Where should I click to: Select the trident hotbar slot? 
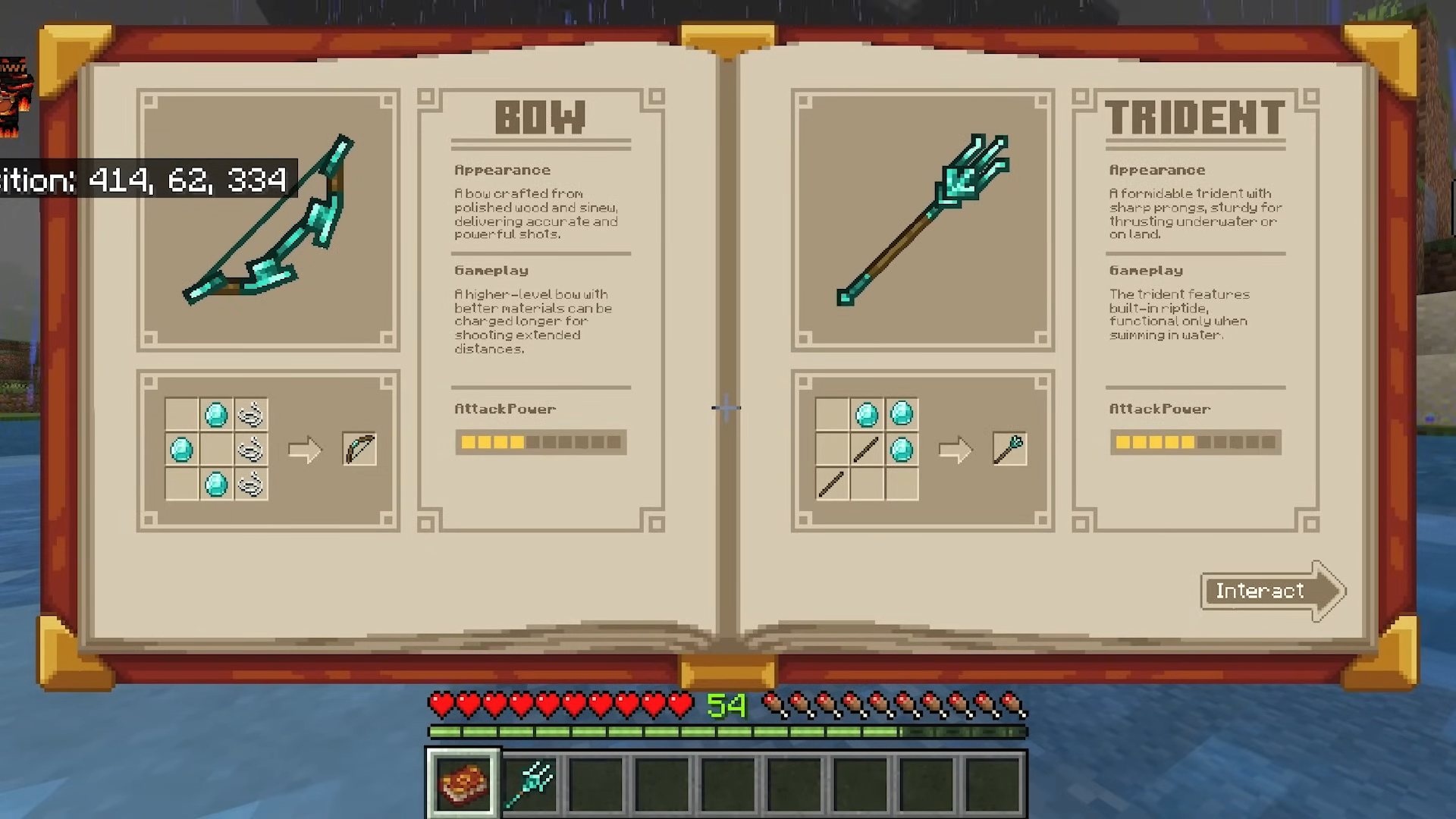[x=530, y=783]
